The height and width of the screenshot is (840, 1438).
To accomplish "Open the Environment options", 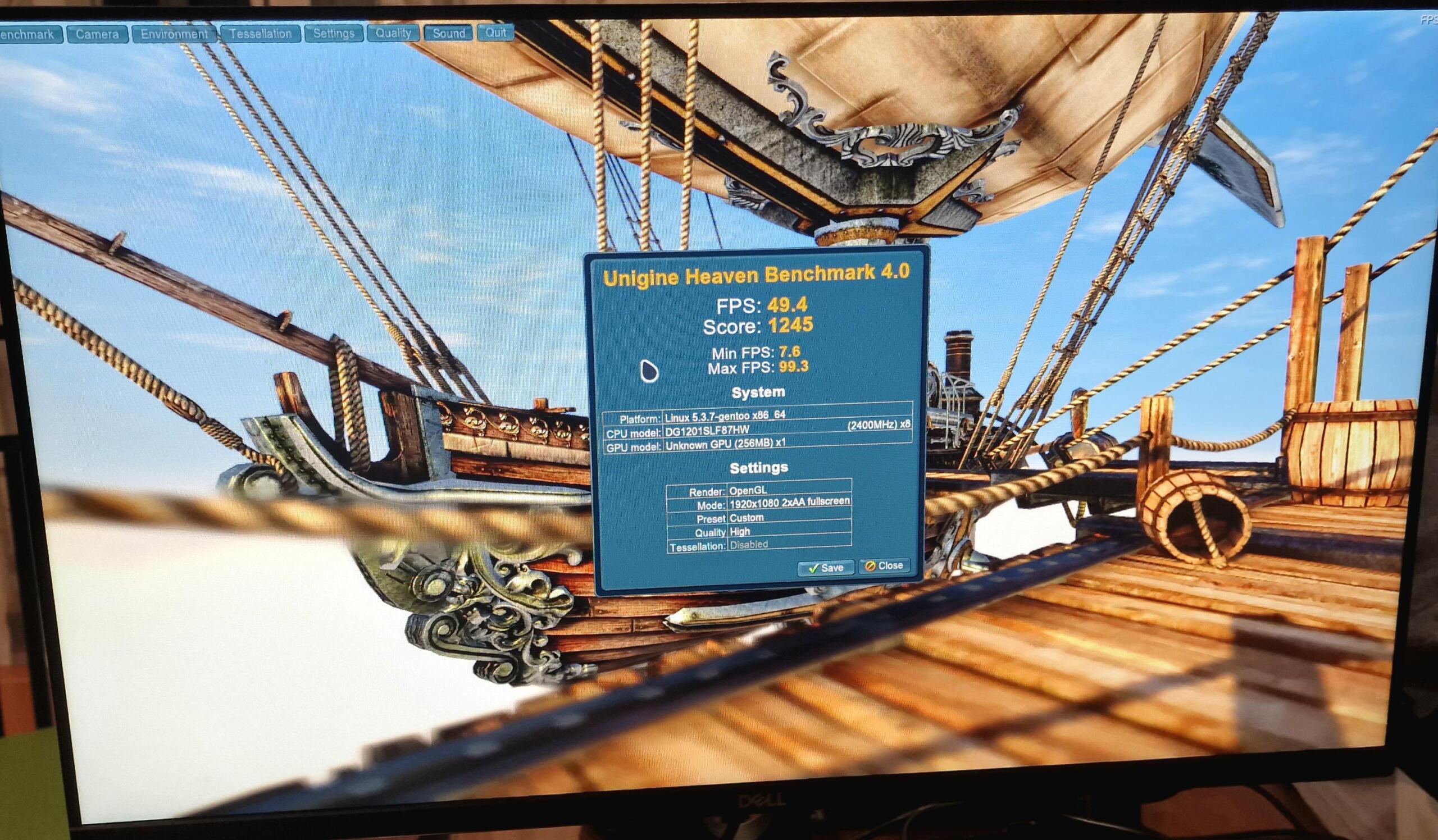I will [x=174, y=34].
